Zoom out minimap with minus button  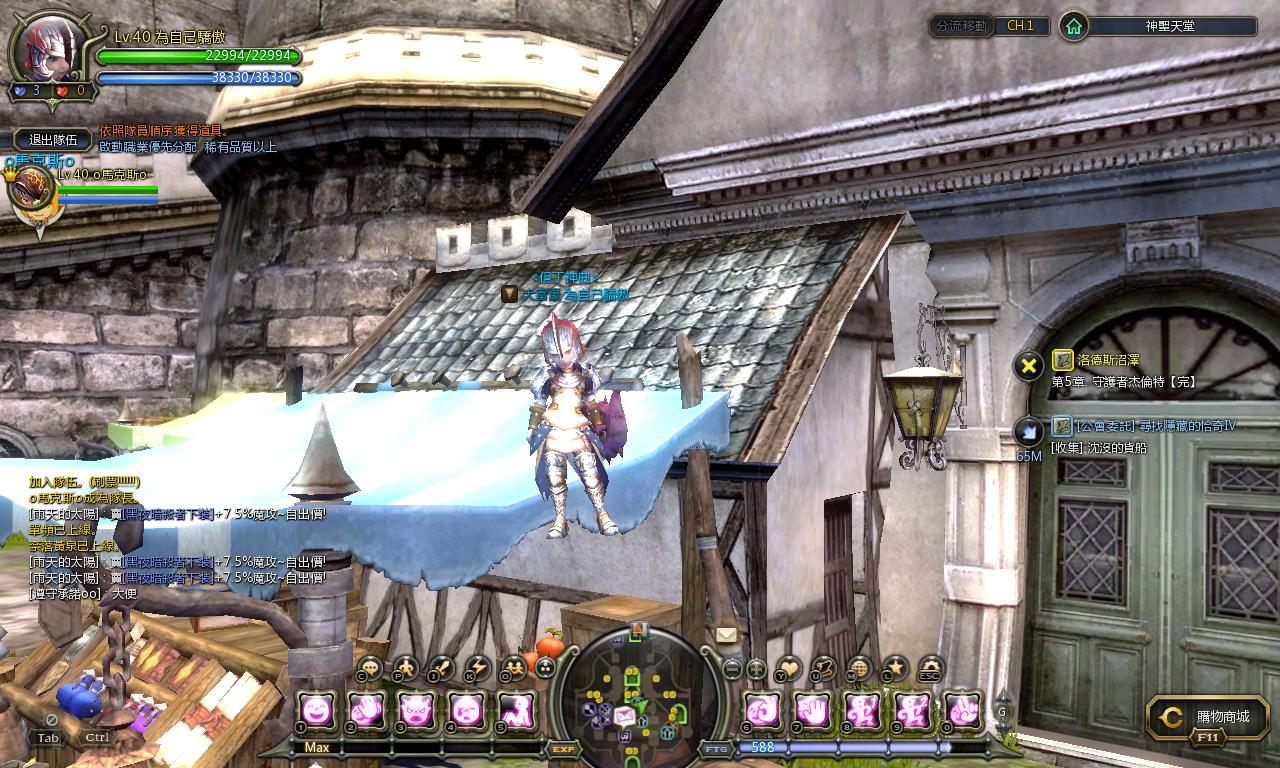(732, 668)
